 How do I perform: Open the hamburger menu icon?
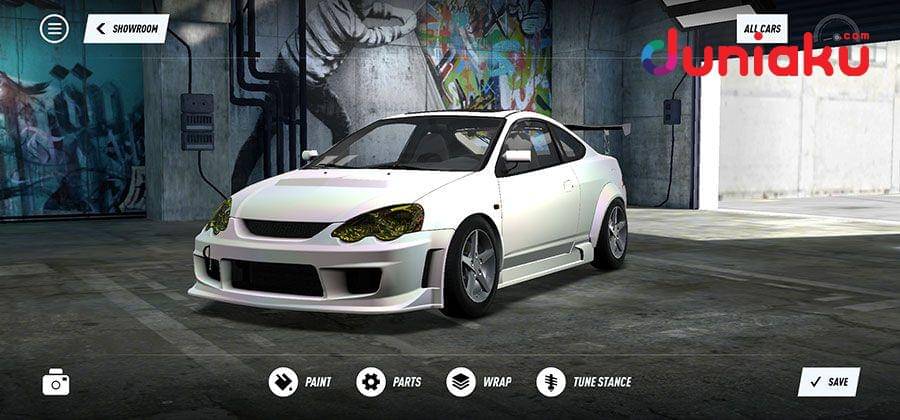tap(54, 28)
